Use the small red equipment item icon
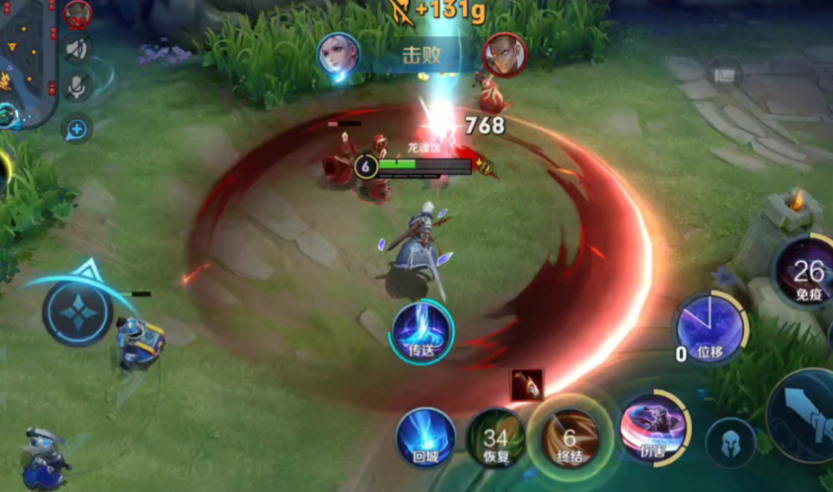Viewport: 833px width, 492px height. [526, 384]
